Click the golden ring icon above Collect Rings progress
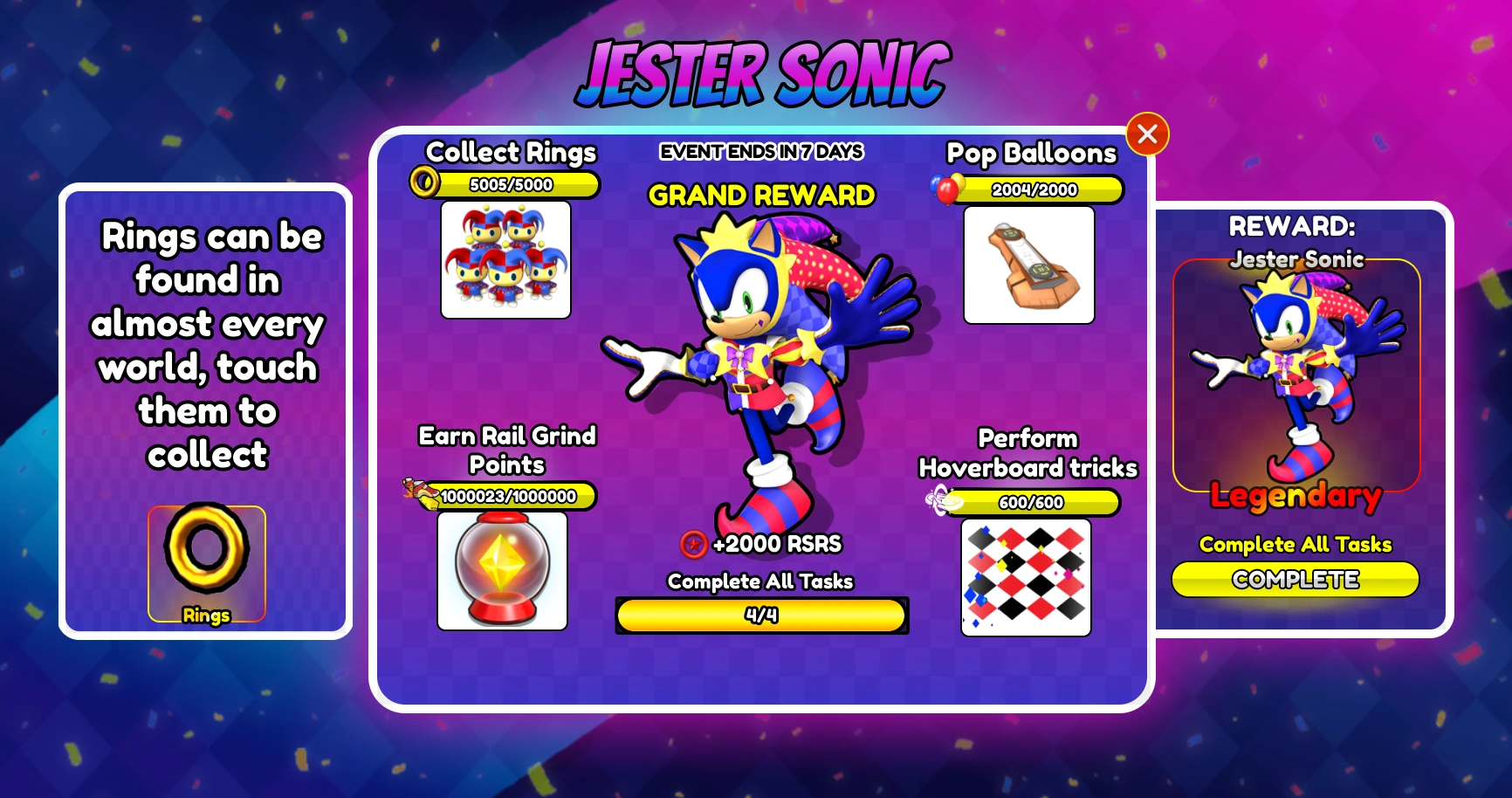 tap(427, 182)
